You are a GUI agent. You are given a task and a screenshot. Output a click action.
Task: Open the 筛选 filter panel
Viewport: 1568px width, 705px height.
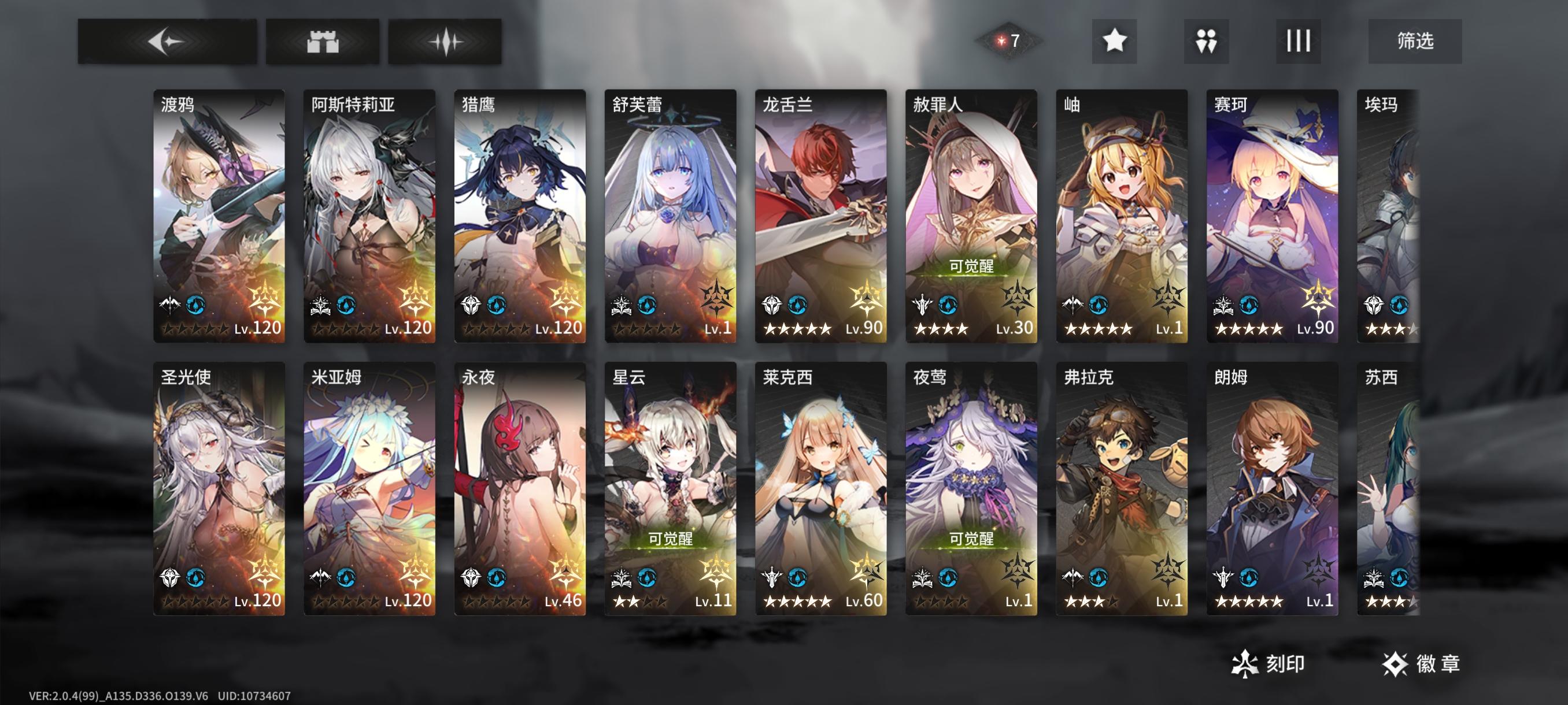coord(1413,42)
